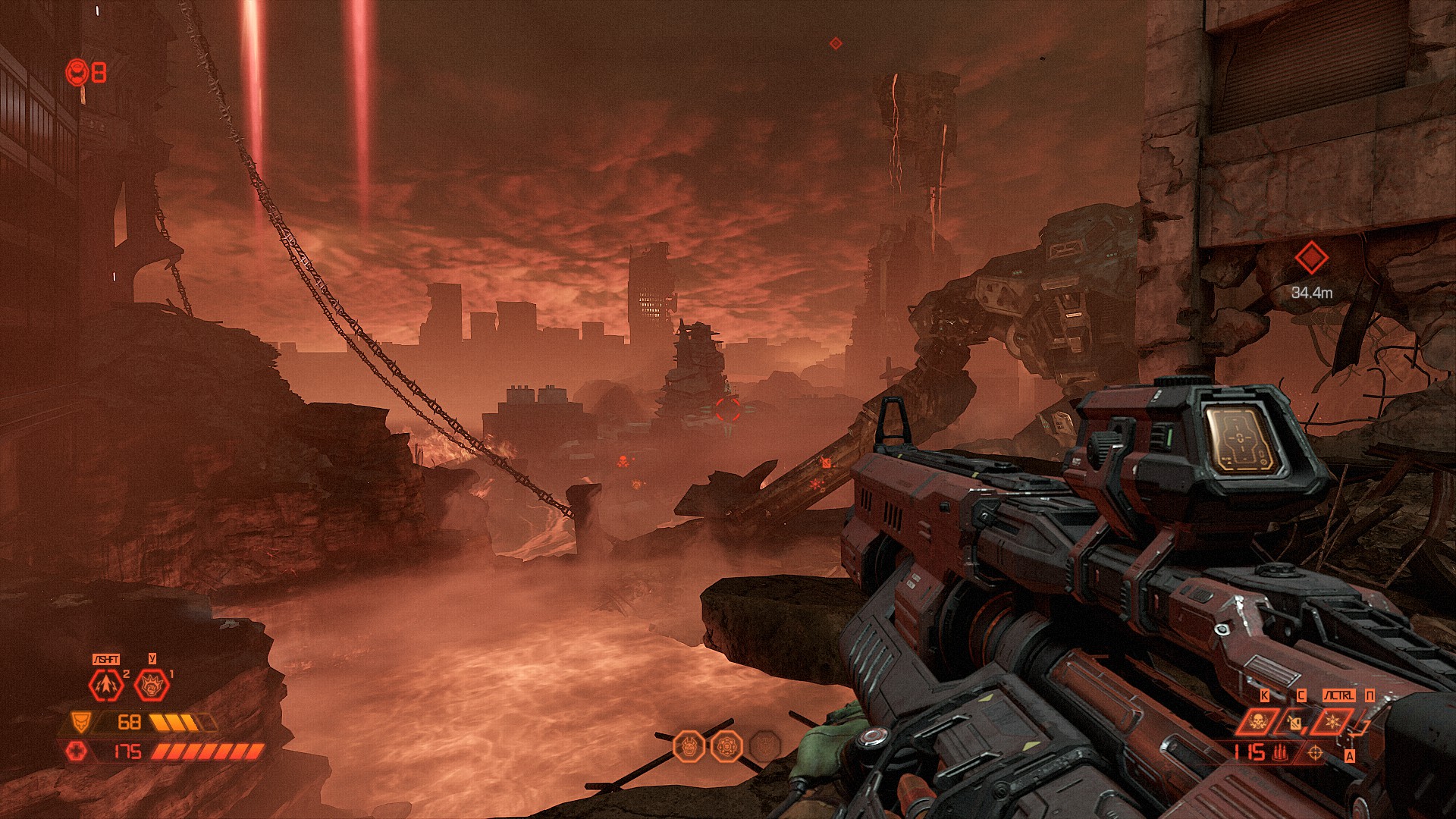
Task: Use the flaming skull Flame Belch icon
Action: 1257,721
